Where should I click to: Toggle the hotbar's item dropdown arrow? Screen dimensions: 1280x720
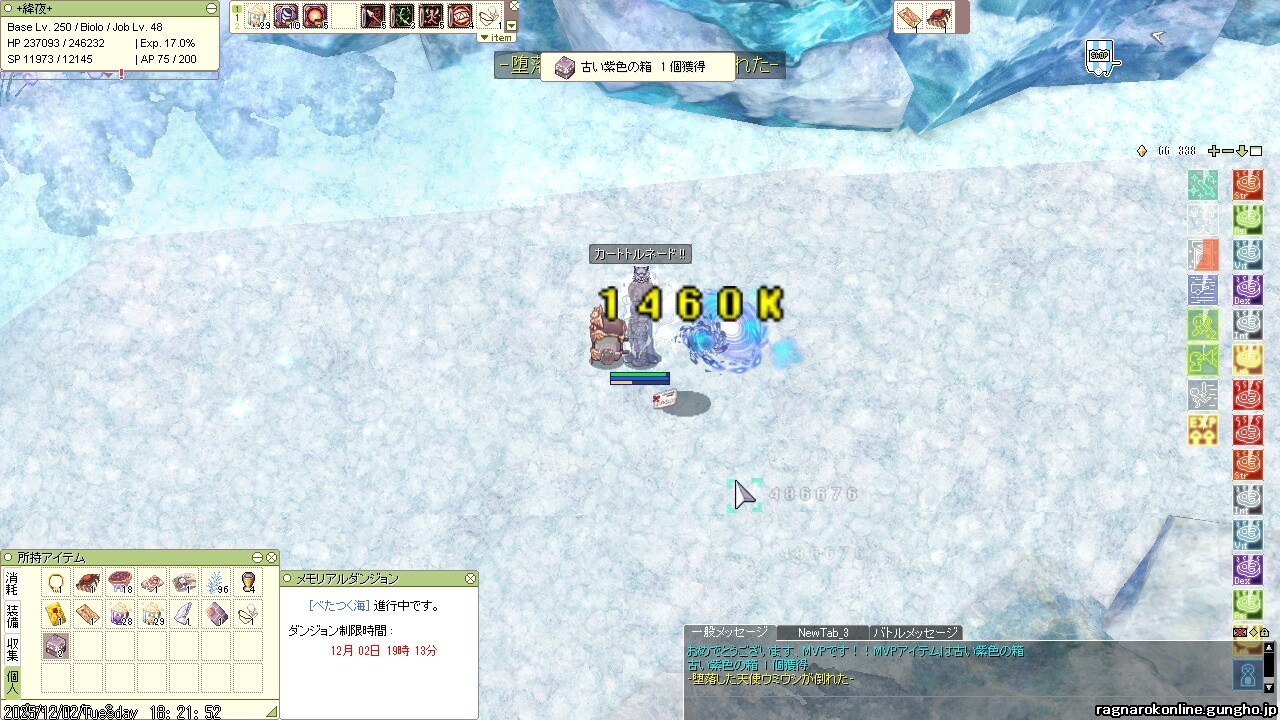pos(512,26)
